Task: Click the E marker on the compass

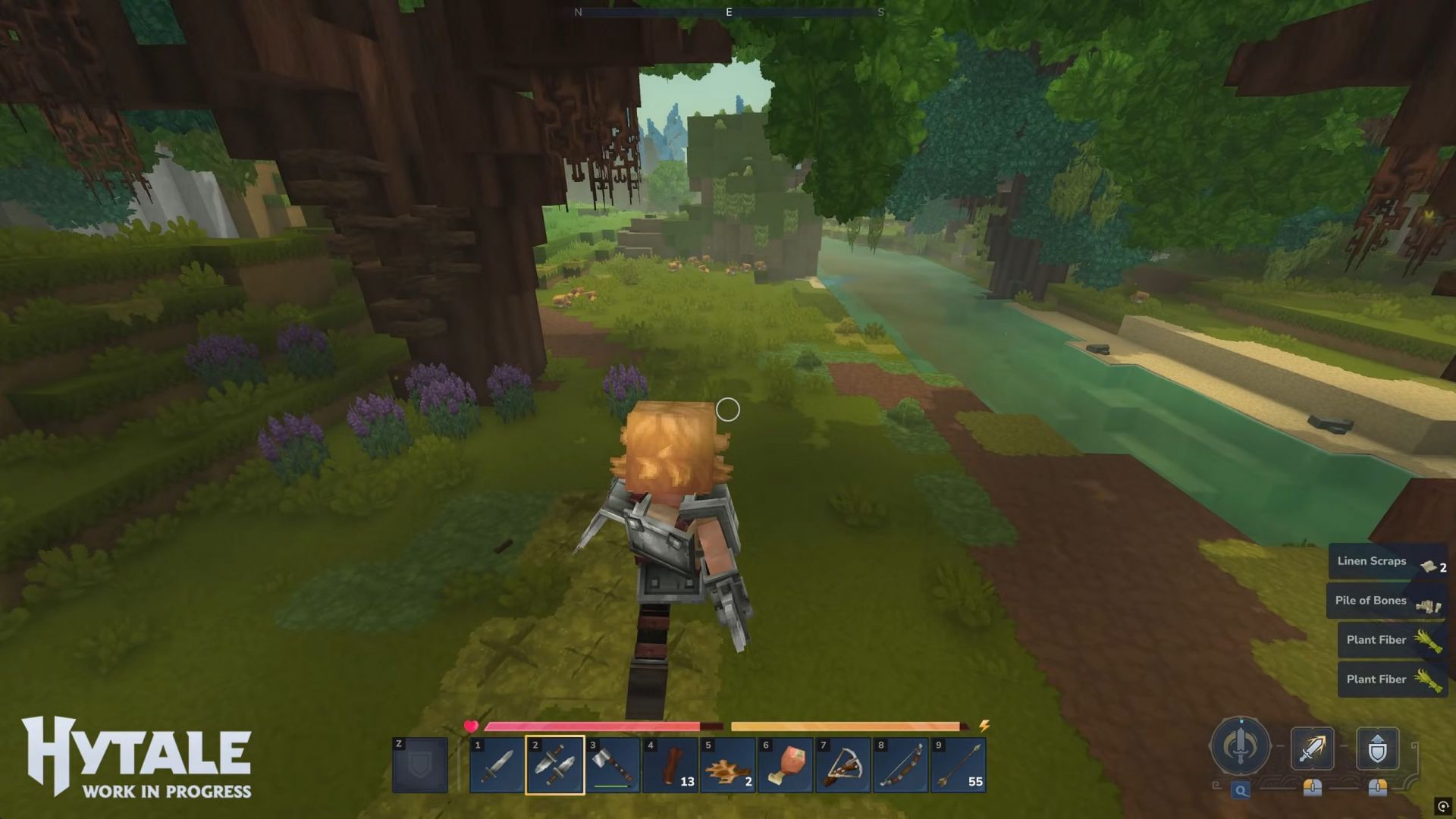Action: (727, 12)
